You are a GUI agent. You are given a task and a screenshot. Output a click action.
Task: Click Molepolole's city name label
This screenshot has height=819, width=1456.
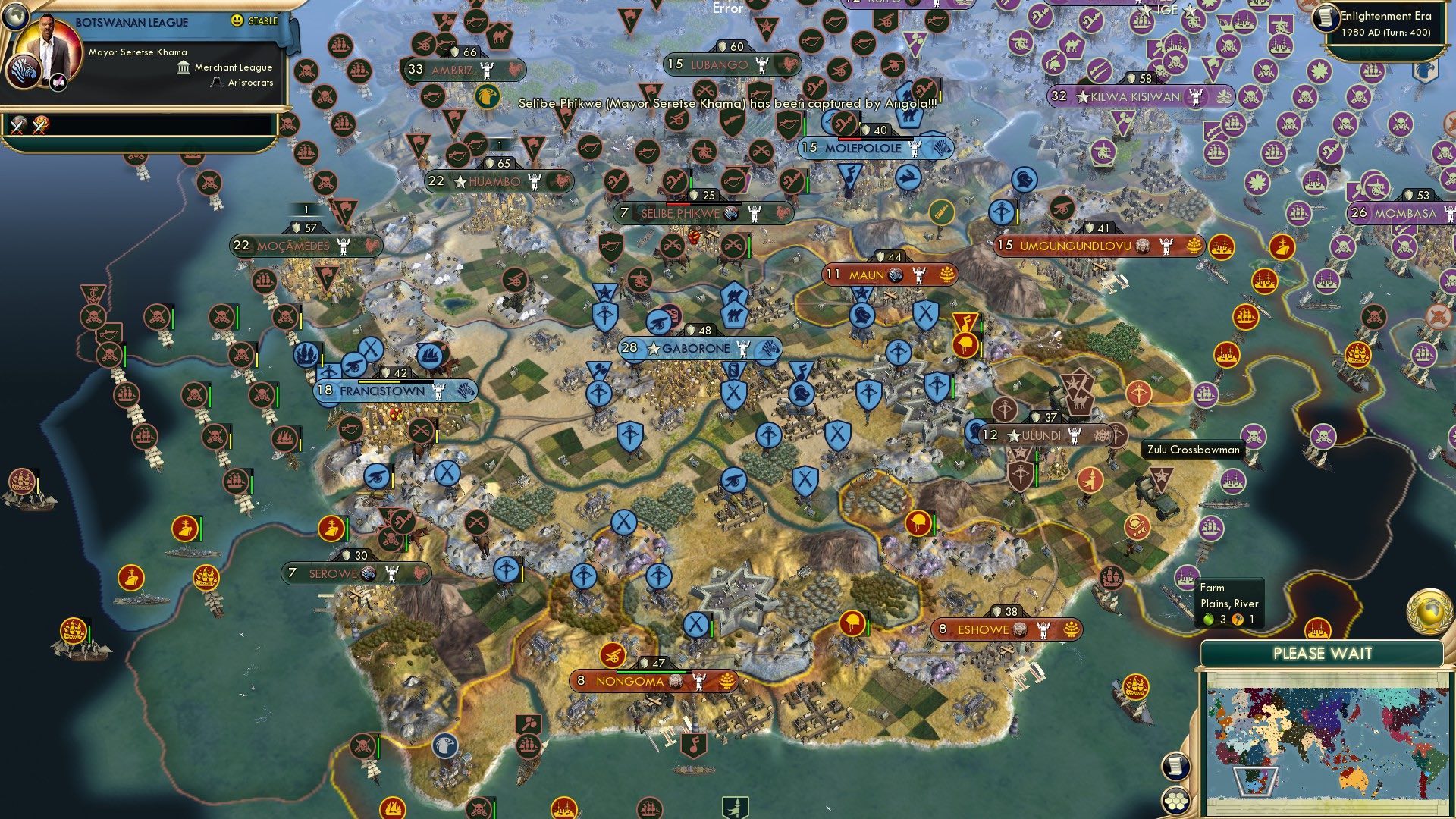pyautogui.click(x=864, y=149)
